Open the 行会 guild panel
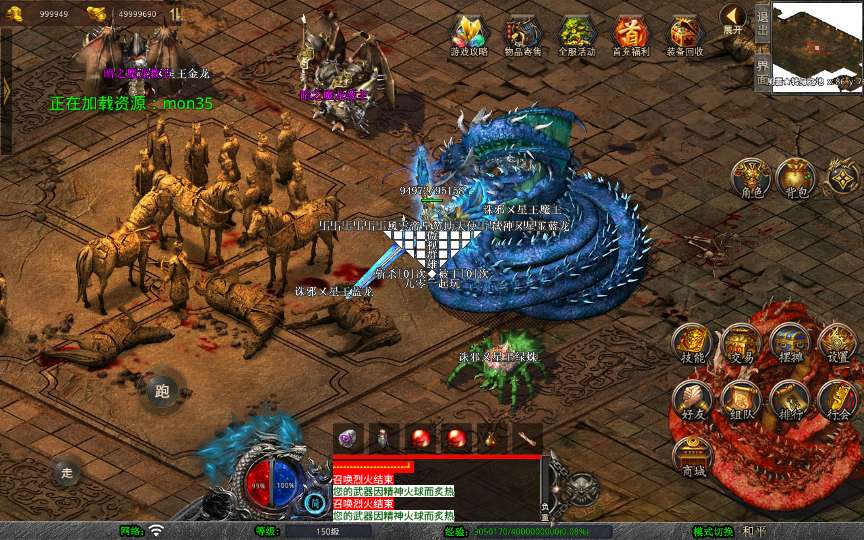Viewport: 864px width, 540px height. (838, 398)
